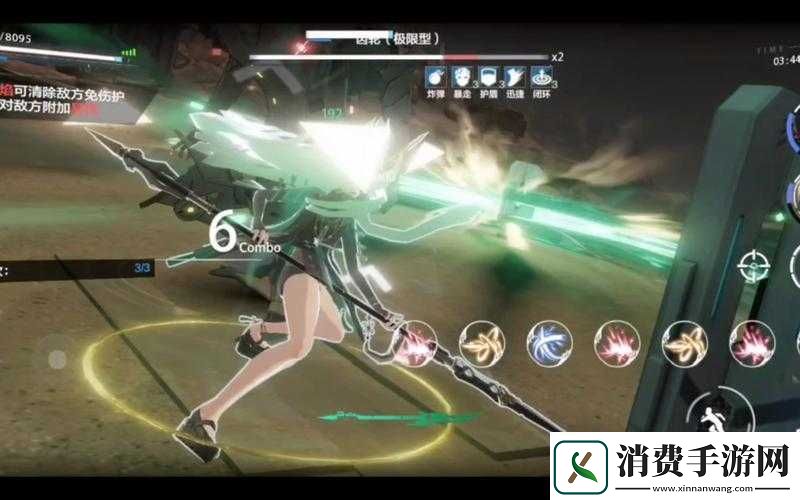This screenshot has height=500, width=800.
Task: Inspect the 炸弹 bomb affix icon
Action: pos(435,77)
